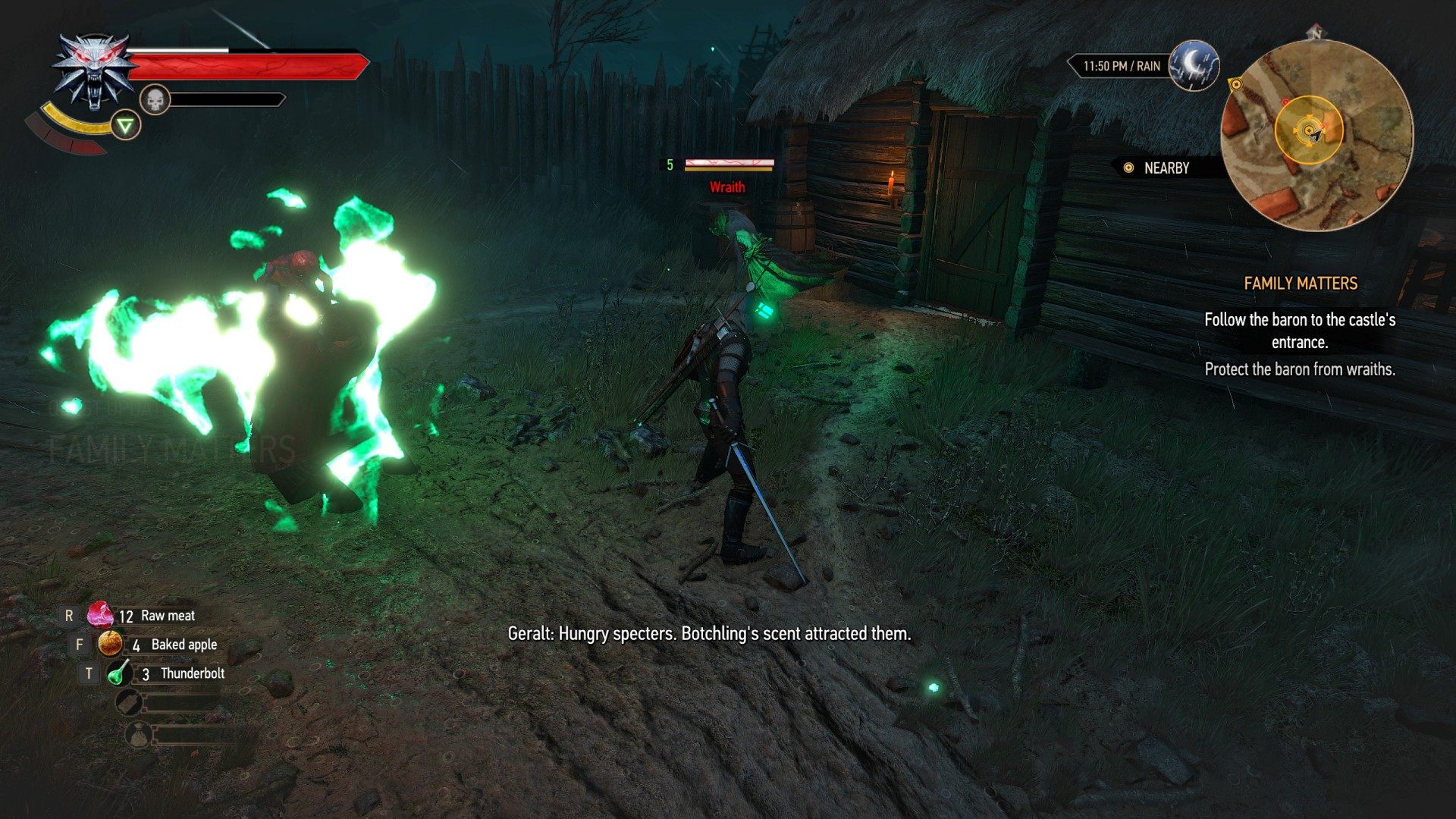Click the wolf medallion icon

coord(93,72)
